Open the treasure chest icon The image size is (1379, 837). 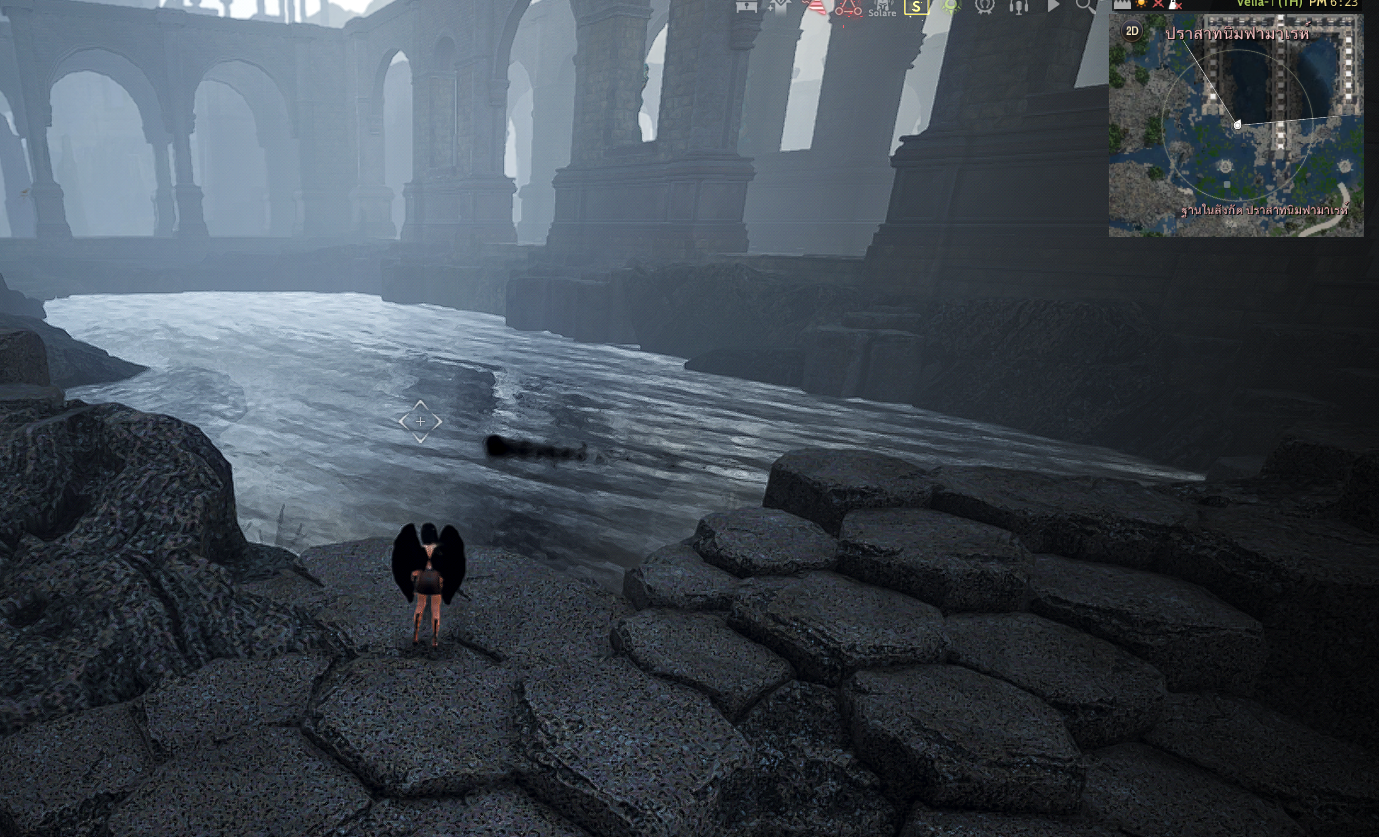(x=745, y=6)
